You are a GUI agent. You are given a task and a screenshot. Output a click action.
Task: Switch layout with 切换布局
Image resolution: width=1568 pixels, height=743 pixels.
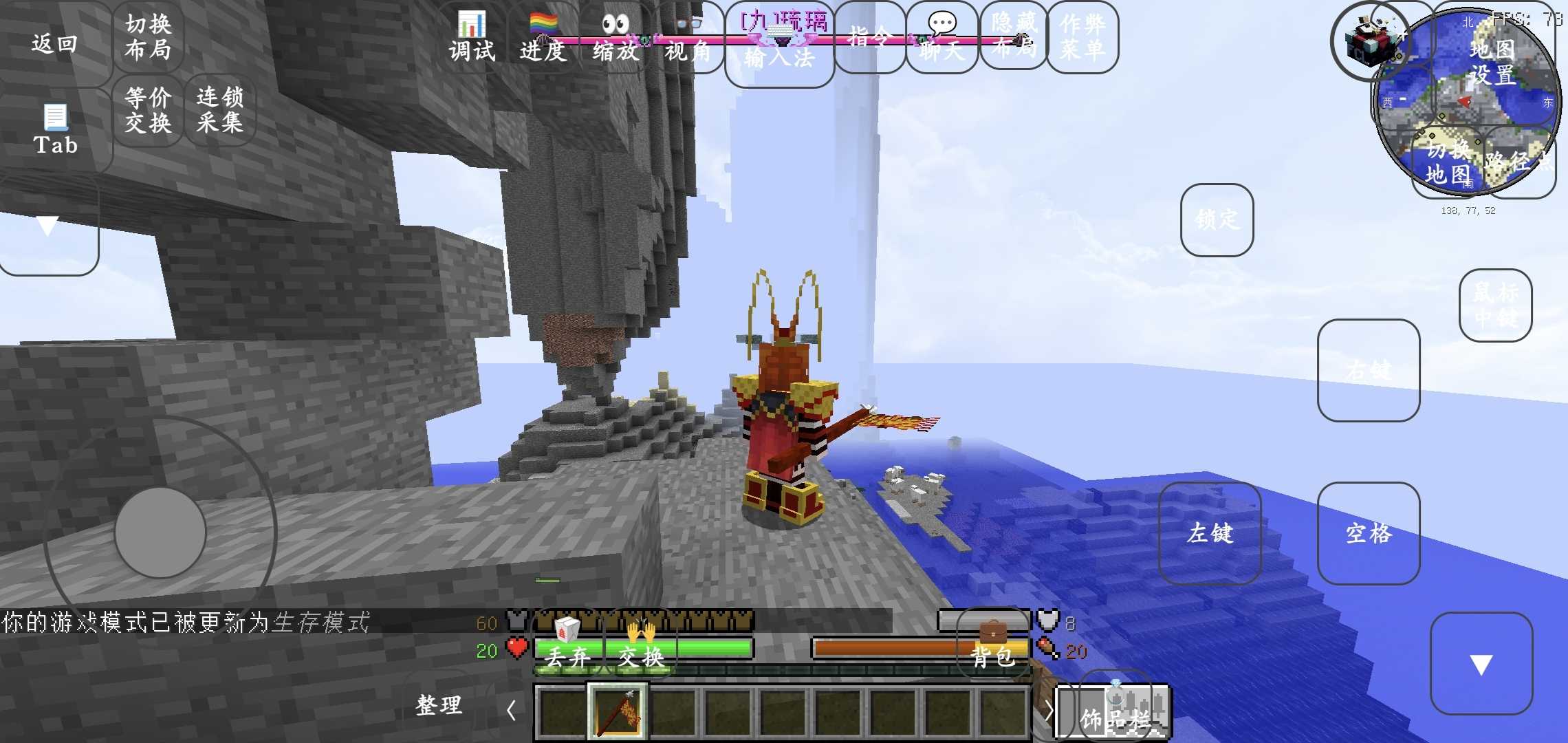click(148, 37)
